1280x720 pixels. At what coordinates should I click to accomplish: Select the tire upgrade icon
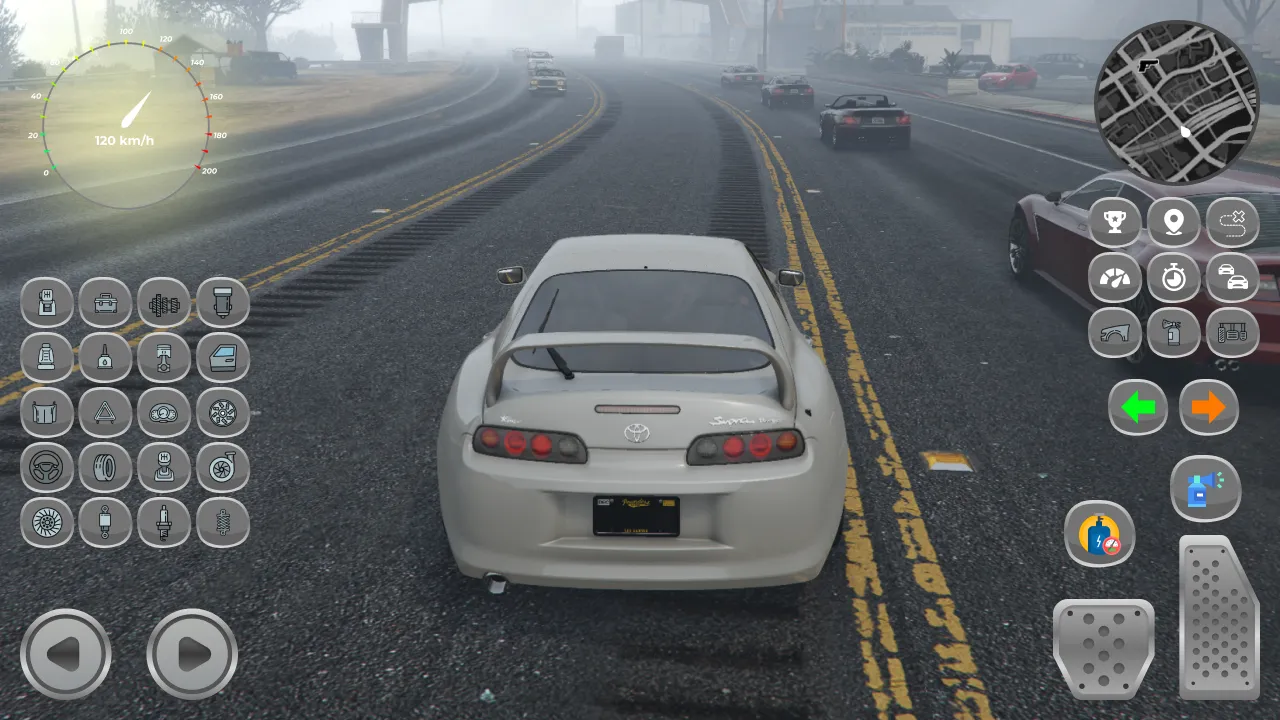click(105, 469)
